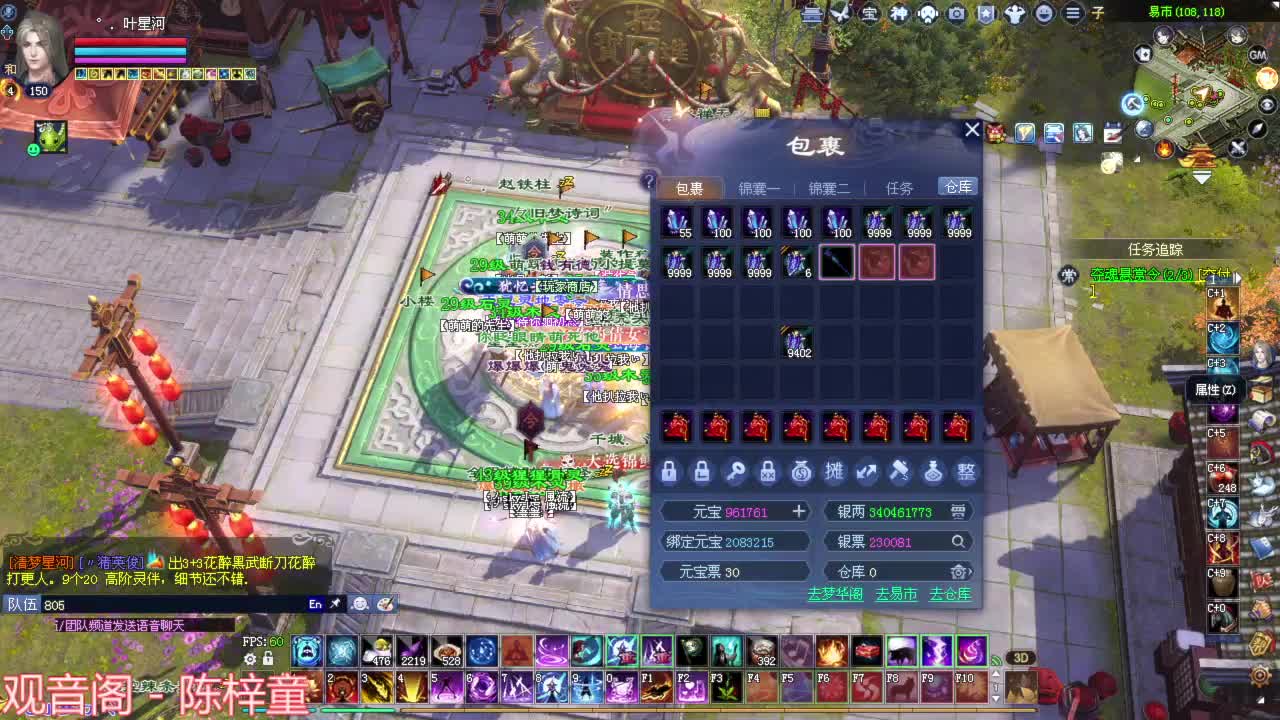Open the camera screenshot icon at the top
This screenshot has height=720, width=1280.
click(957, 15)
